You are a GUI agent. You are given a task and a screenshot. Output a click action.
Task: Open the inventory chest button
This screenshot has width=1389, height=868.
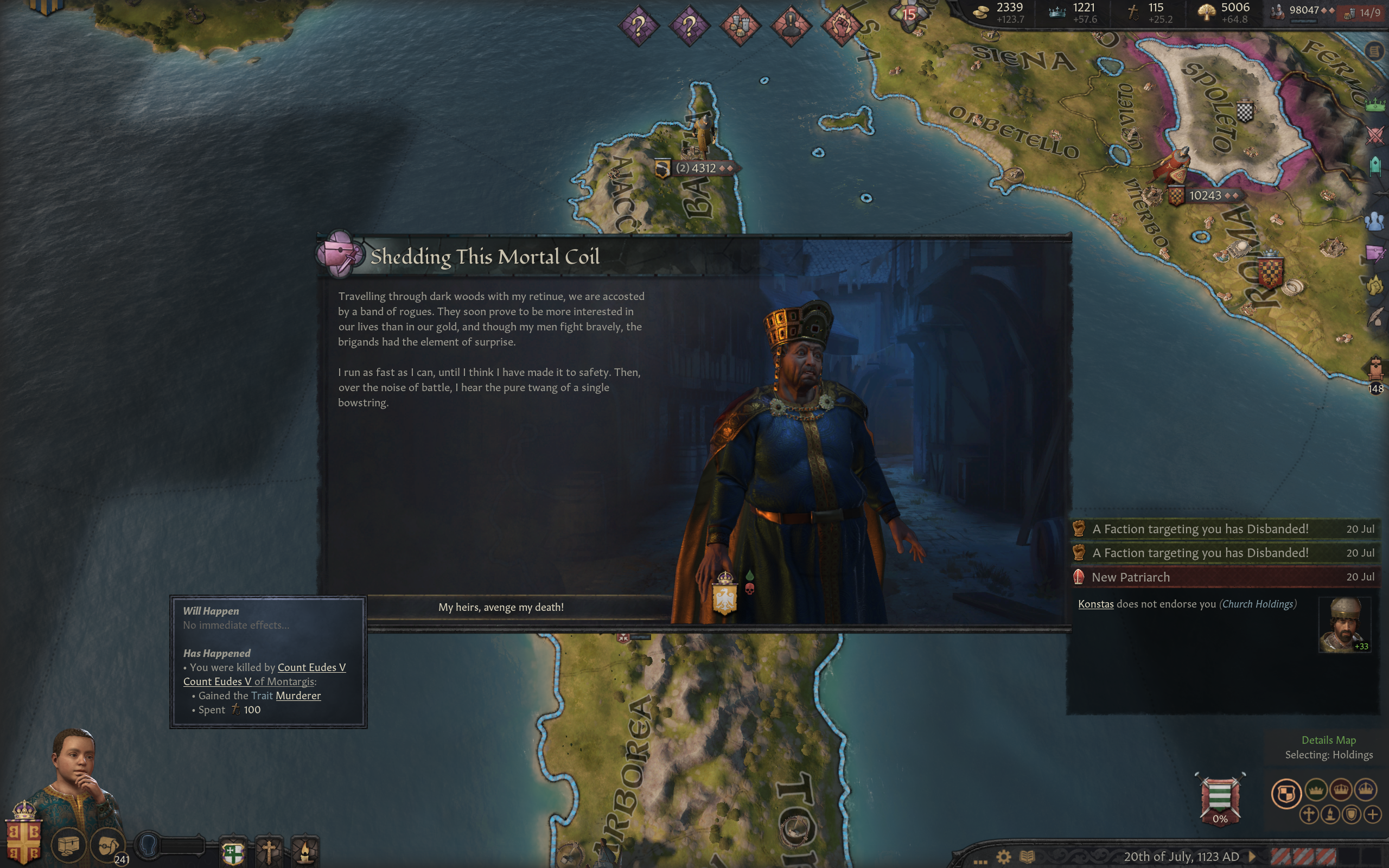coord(68,845)
